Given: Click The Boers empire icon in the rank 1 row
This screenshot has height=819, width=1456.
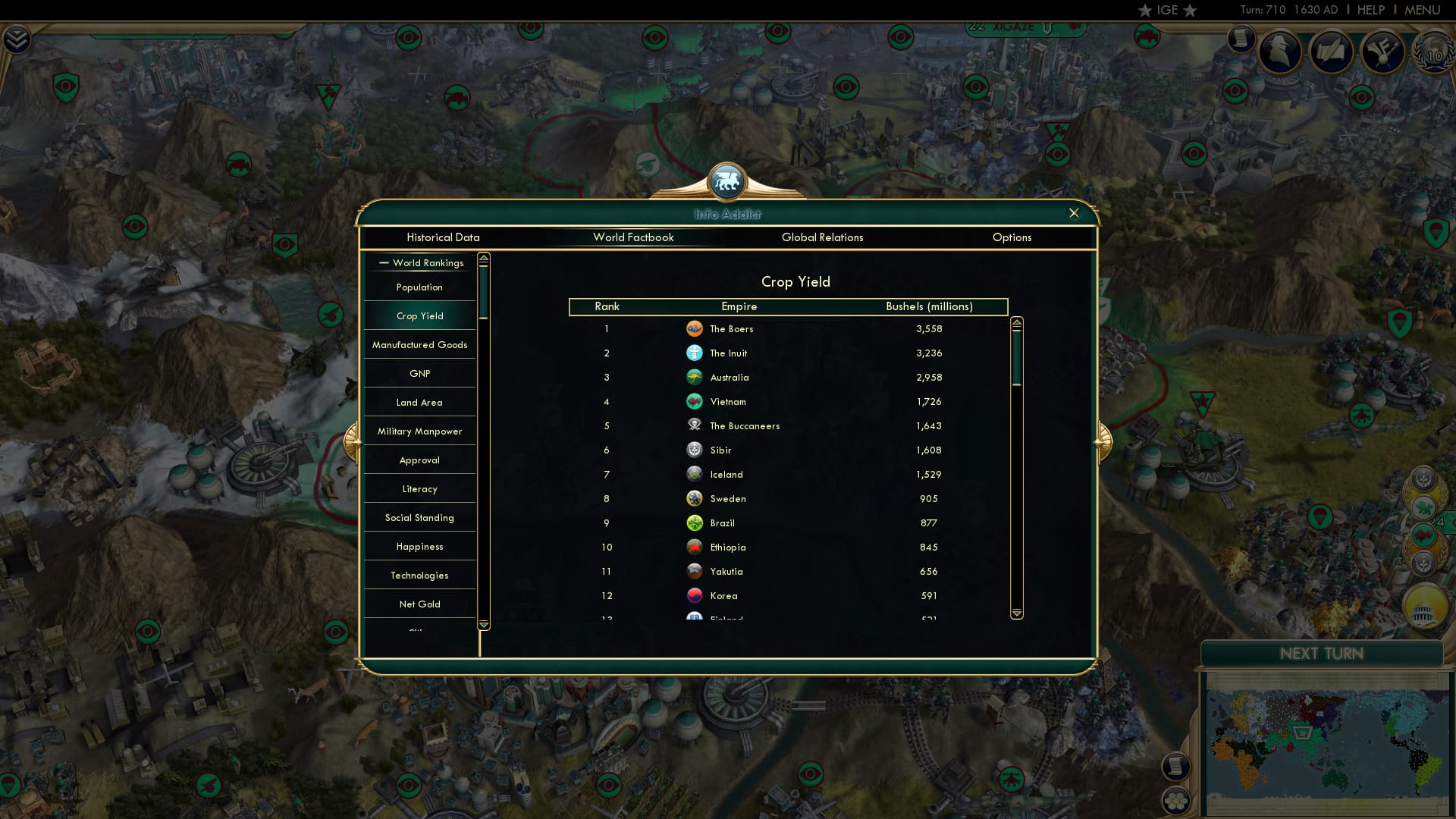Looking at the screenshot, I should coord(695,328).
